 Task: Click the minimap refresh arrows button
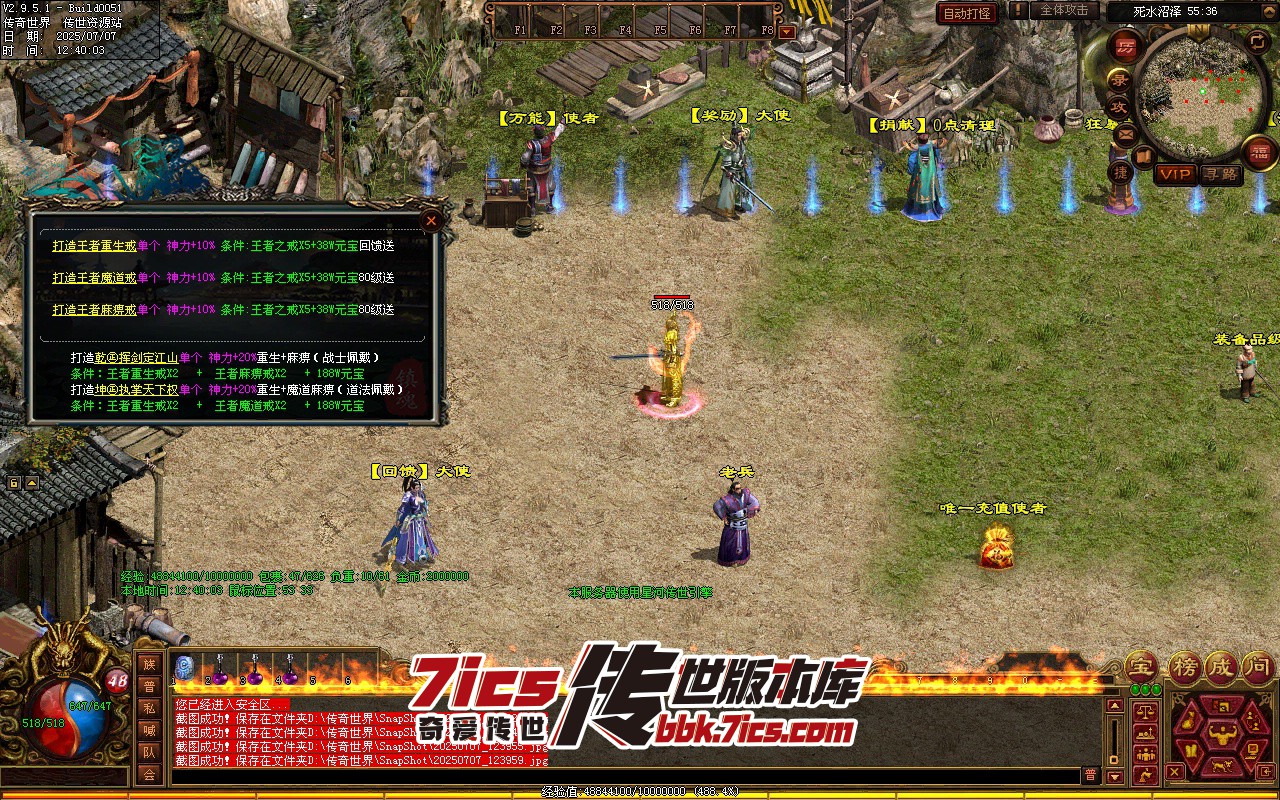point(1257,41)
